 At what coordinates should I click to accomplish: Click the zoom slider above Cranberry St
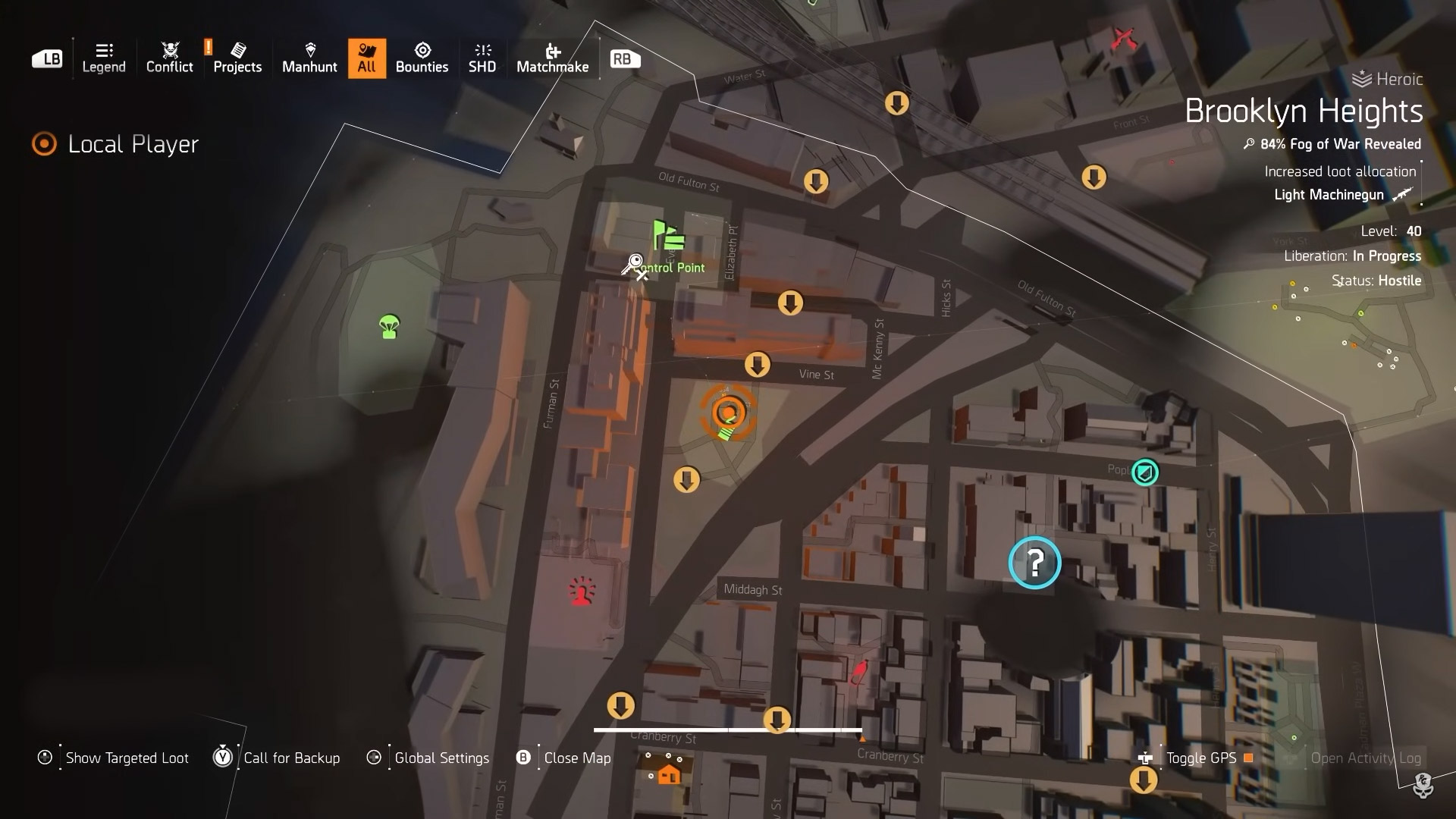click(728, 729)
